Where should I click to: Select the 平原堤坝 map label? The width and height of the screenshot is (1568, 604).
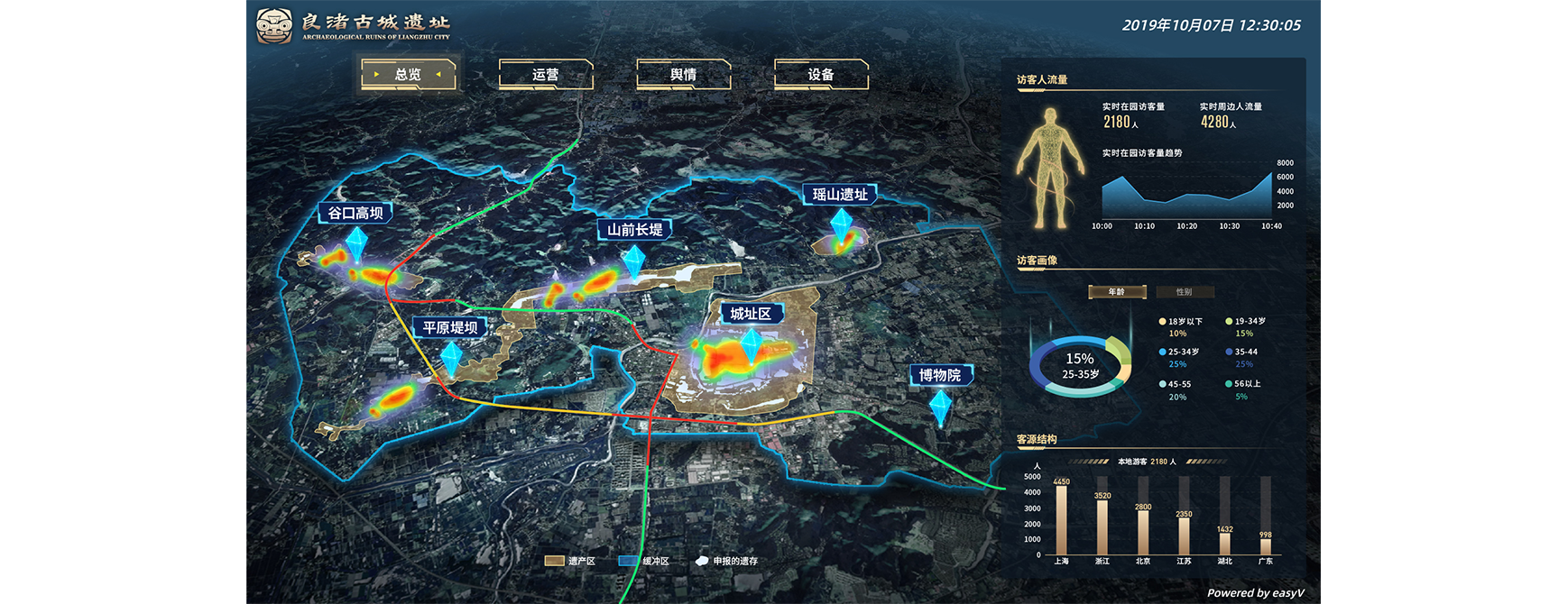pyautogui.click(x=450, y=327)
